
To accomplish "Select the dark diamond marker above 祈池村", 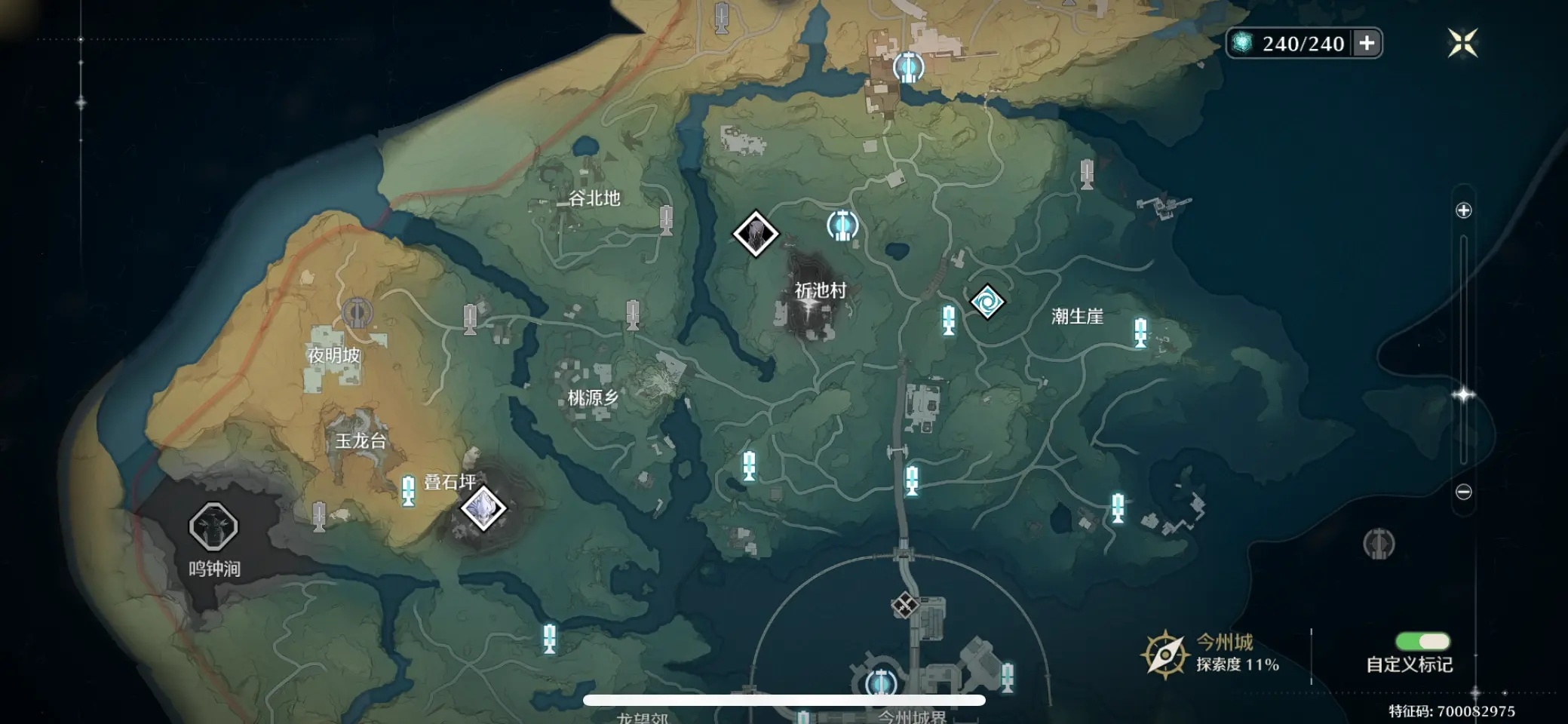I will pos(756,234).
